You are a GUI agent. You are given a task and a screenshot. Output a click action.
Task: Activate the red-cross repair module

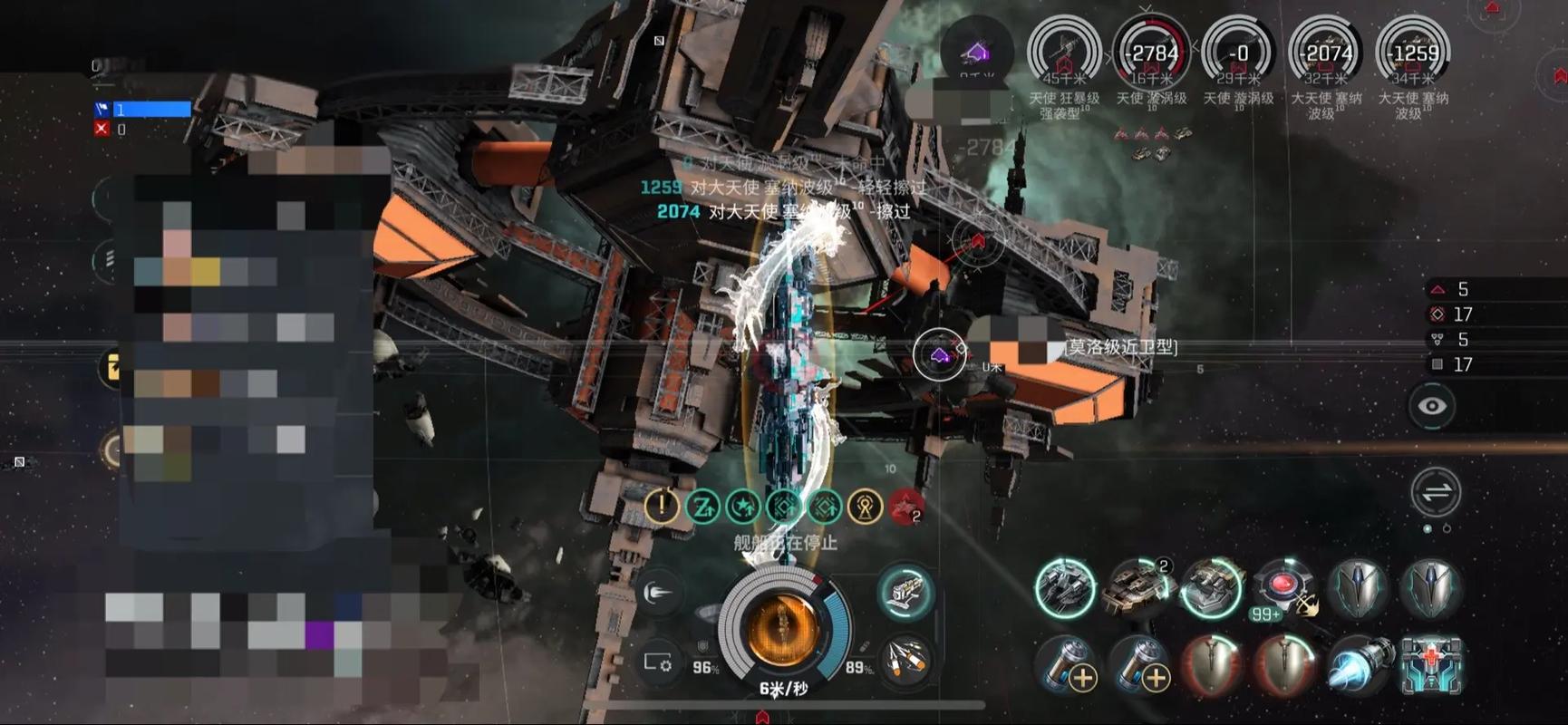click(1431, 664)
